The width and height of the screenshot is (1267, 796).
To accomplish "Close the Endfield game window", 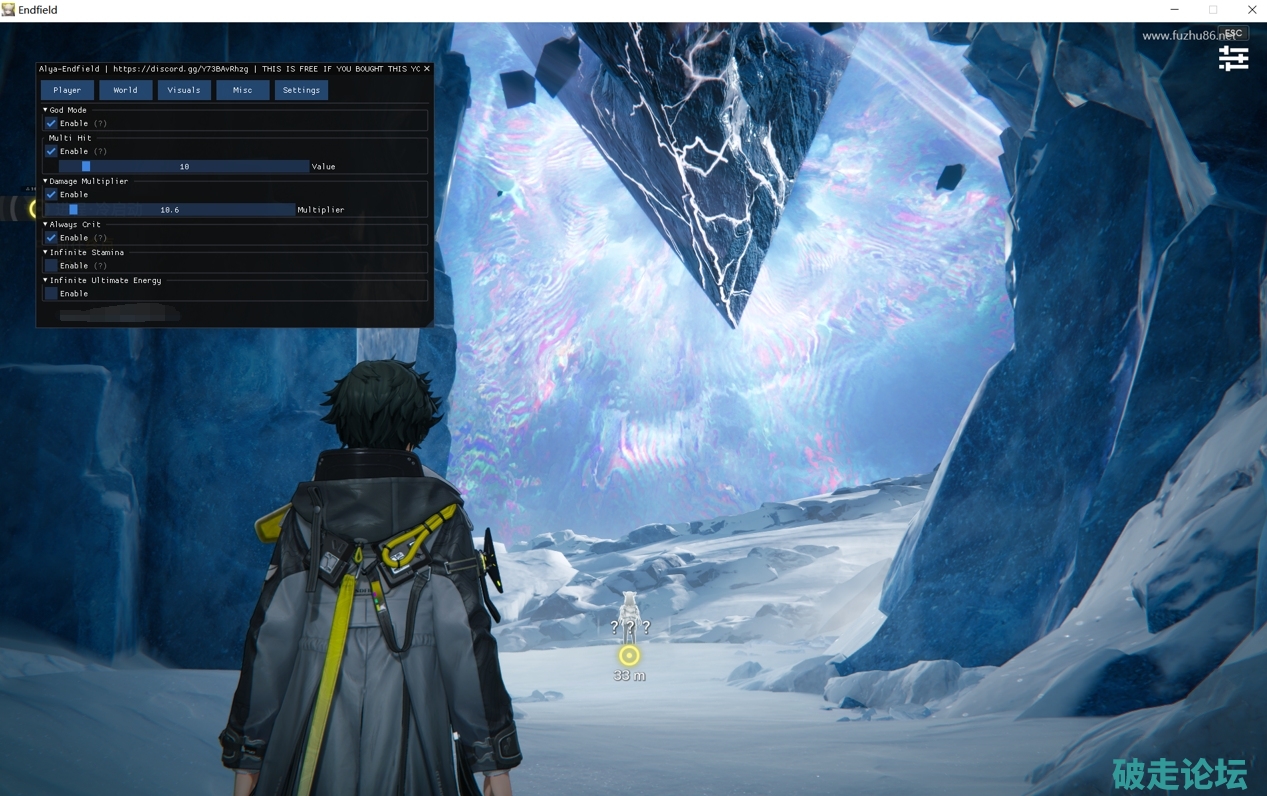I will (1251, 10).
